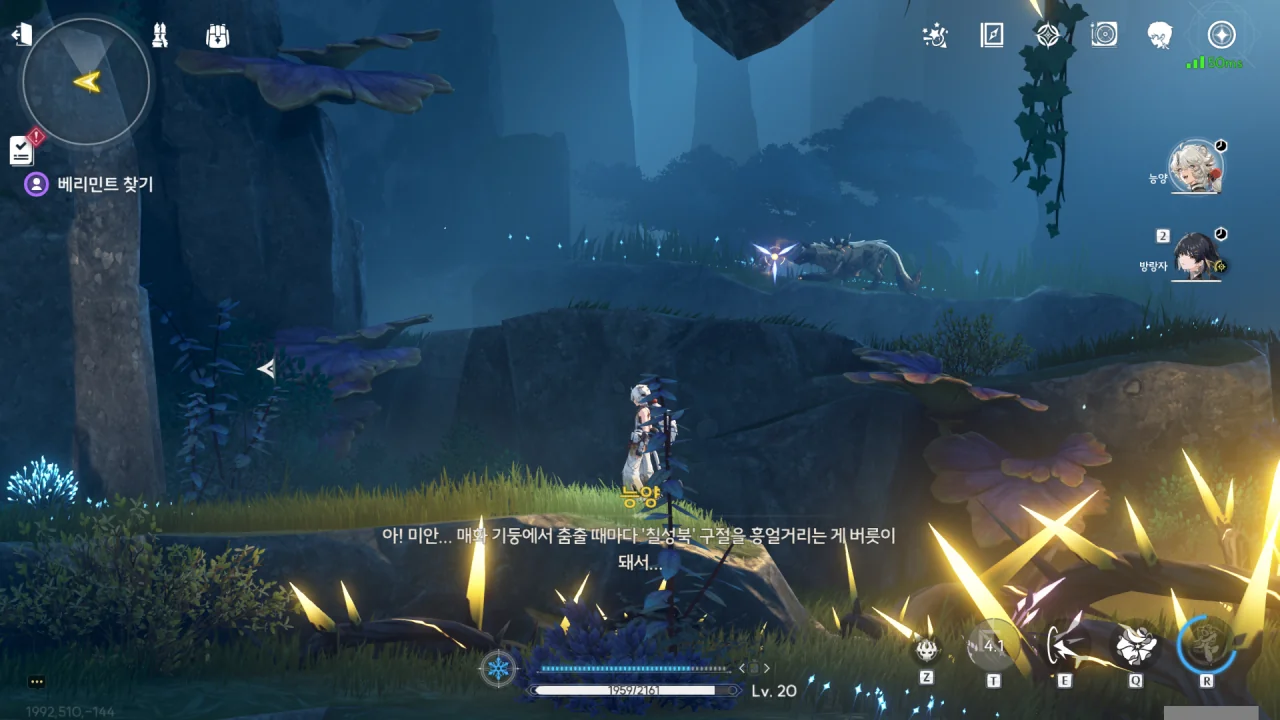Trigger the Q echo skill icon
Viewport: 1280px width, 720px height.
[1136, 645]
